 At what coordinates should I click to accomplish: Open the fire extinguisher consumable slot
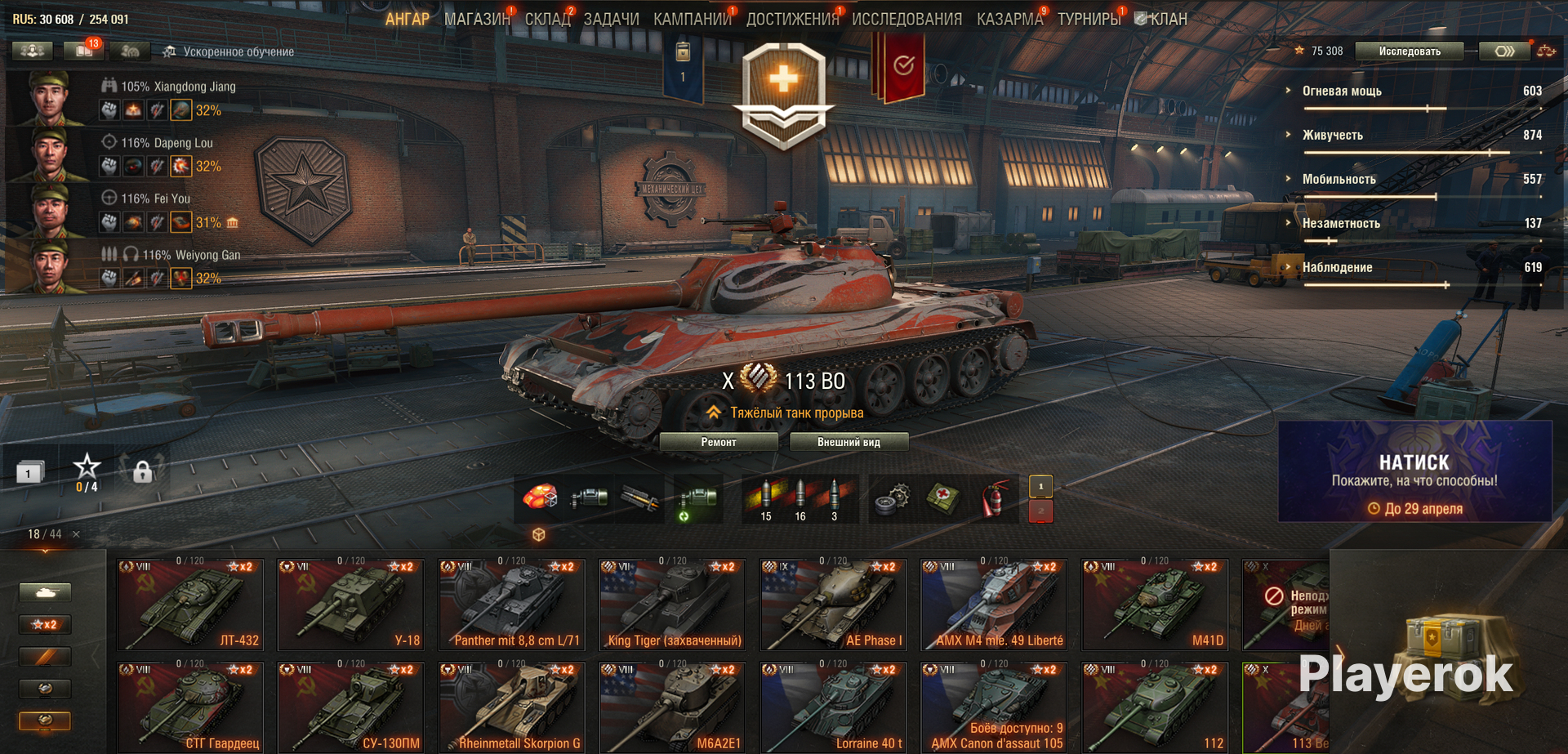tap(992, 498)
